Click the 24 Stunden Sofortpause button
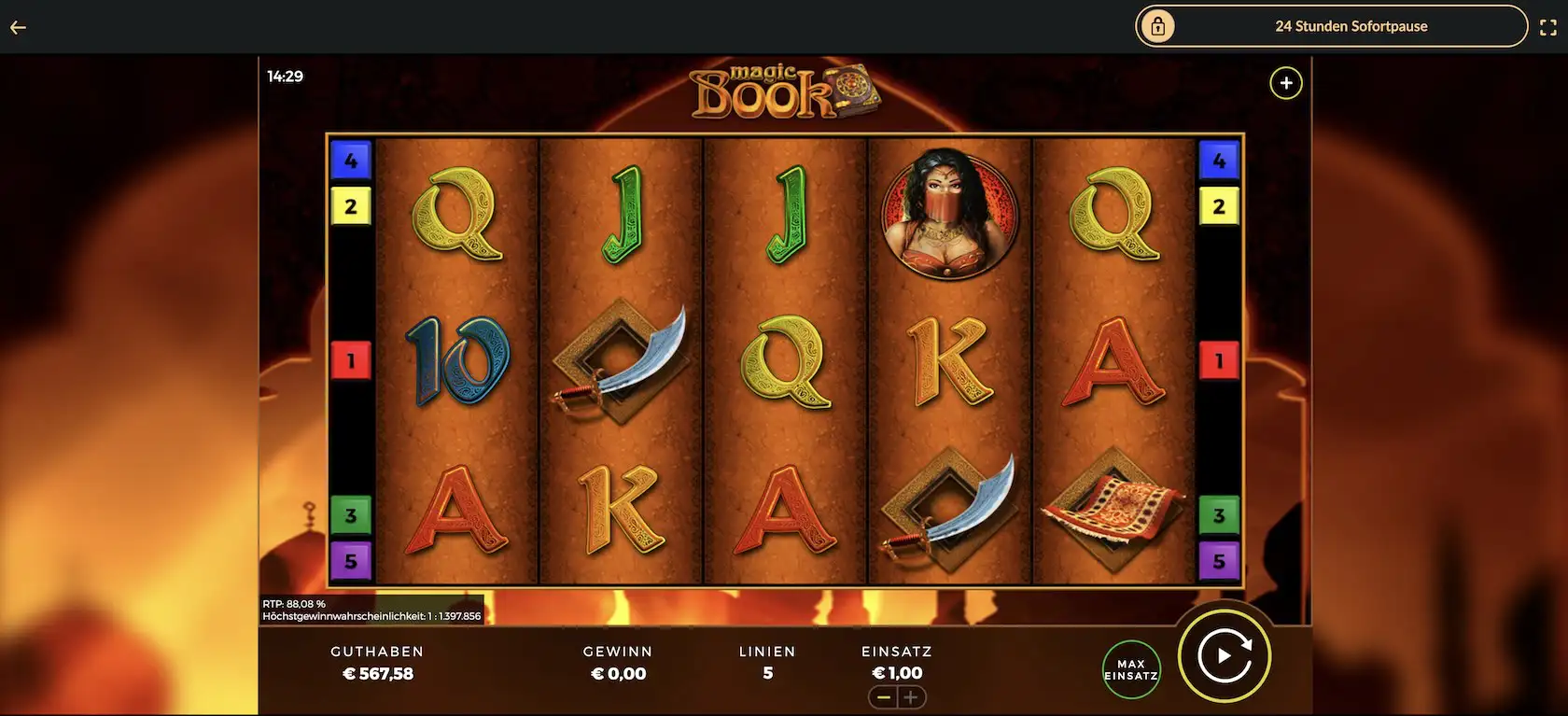The height and width of the screenshot is (716, 1568). [x=1351, y=26]
